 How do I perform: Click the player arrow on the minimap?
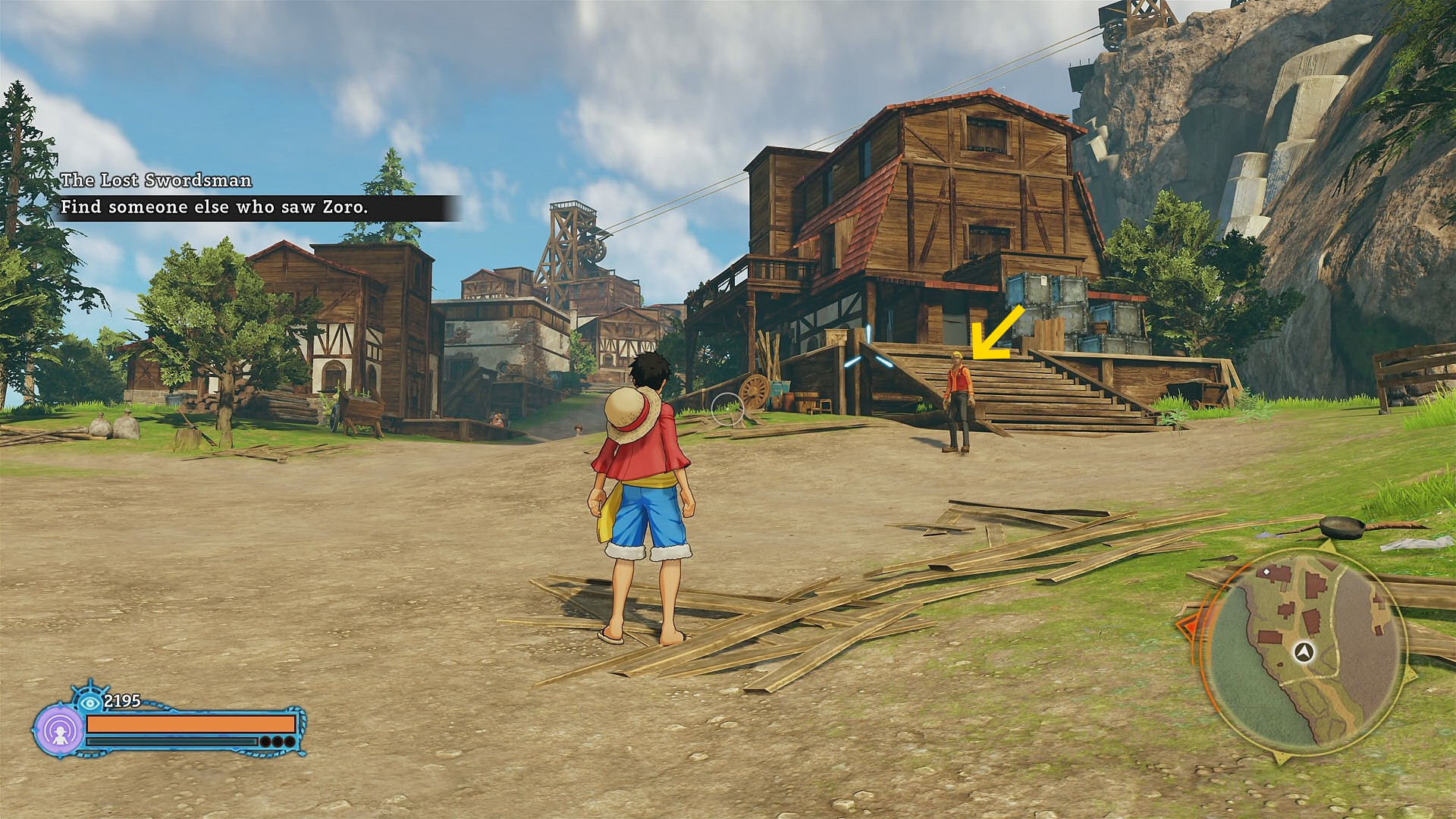pos(1304,651)
